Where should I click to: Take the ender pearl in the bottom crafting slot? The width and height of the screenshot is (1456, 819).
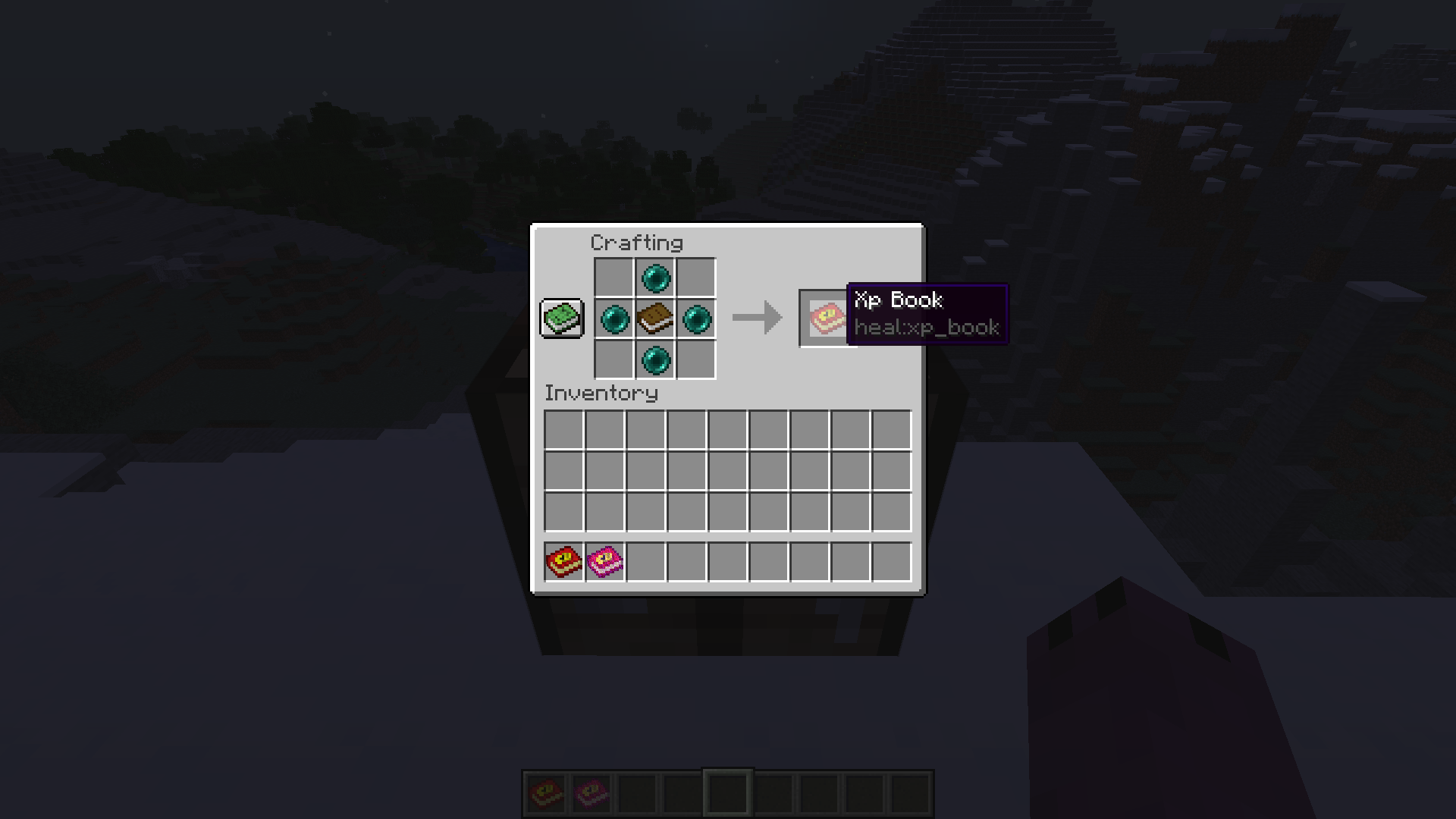[x=655, y=359]
